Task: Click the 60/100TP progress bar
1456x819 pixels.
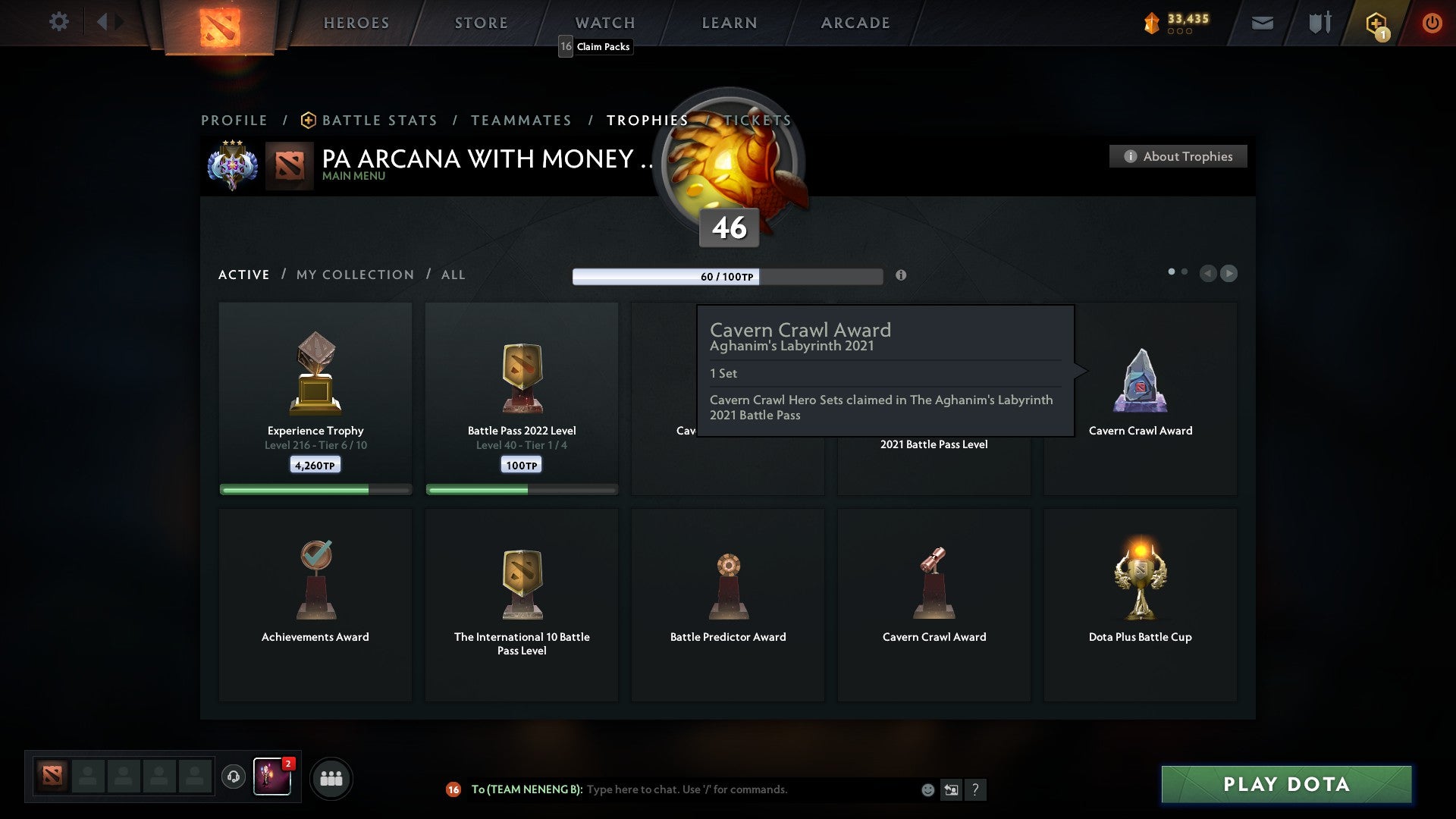Action: (728, 277)
